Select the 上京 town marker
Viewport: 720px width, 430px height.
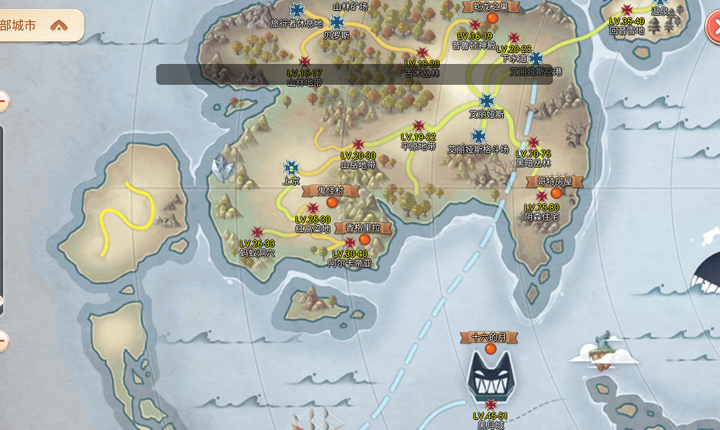tap(291, 167)
